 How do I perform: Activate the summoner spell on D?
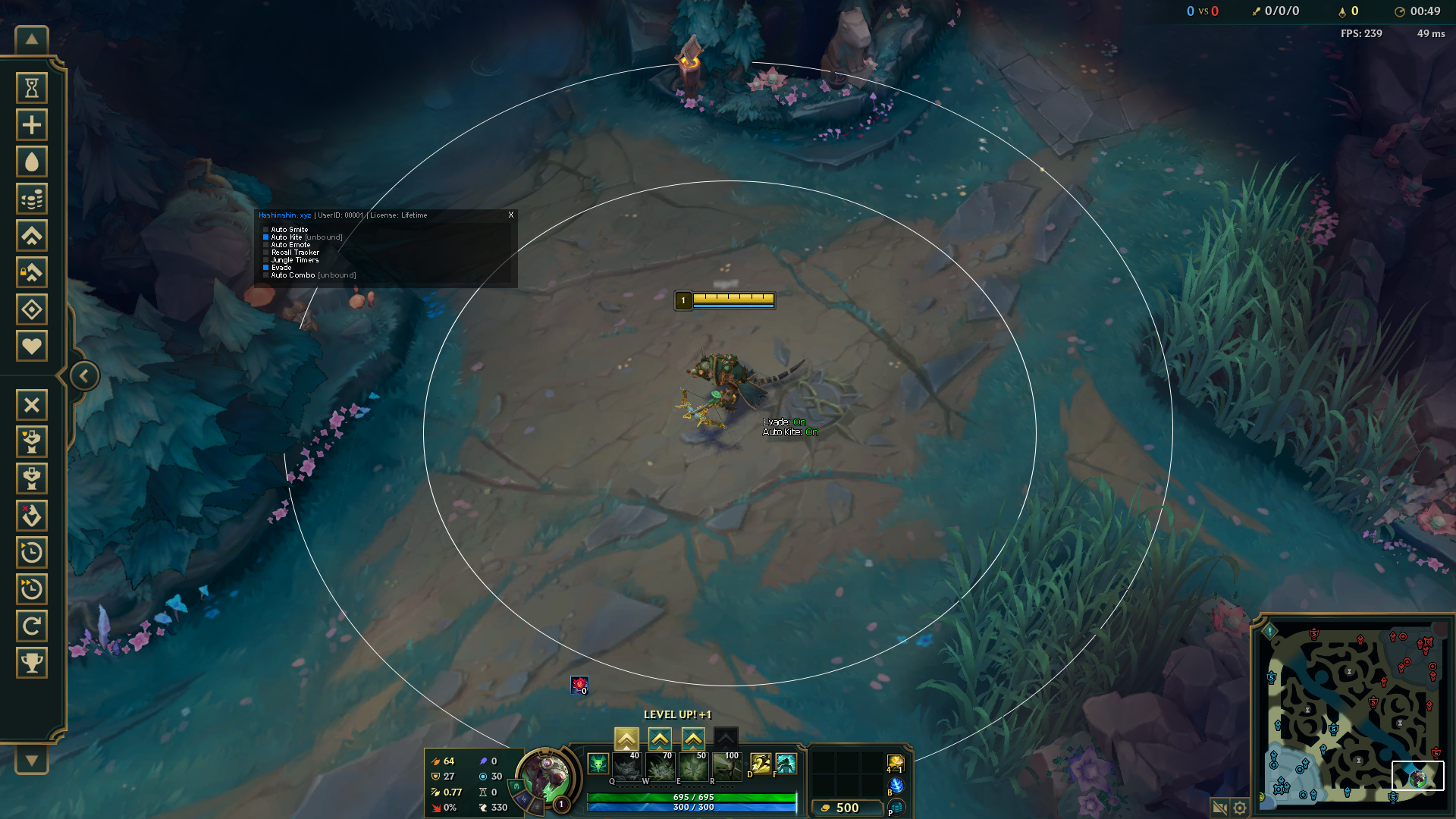[x=760, y=763]
